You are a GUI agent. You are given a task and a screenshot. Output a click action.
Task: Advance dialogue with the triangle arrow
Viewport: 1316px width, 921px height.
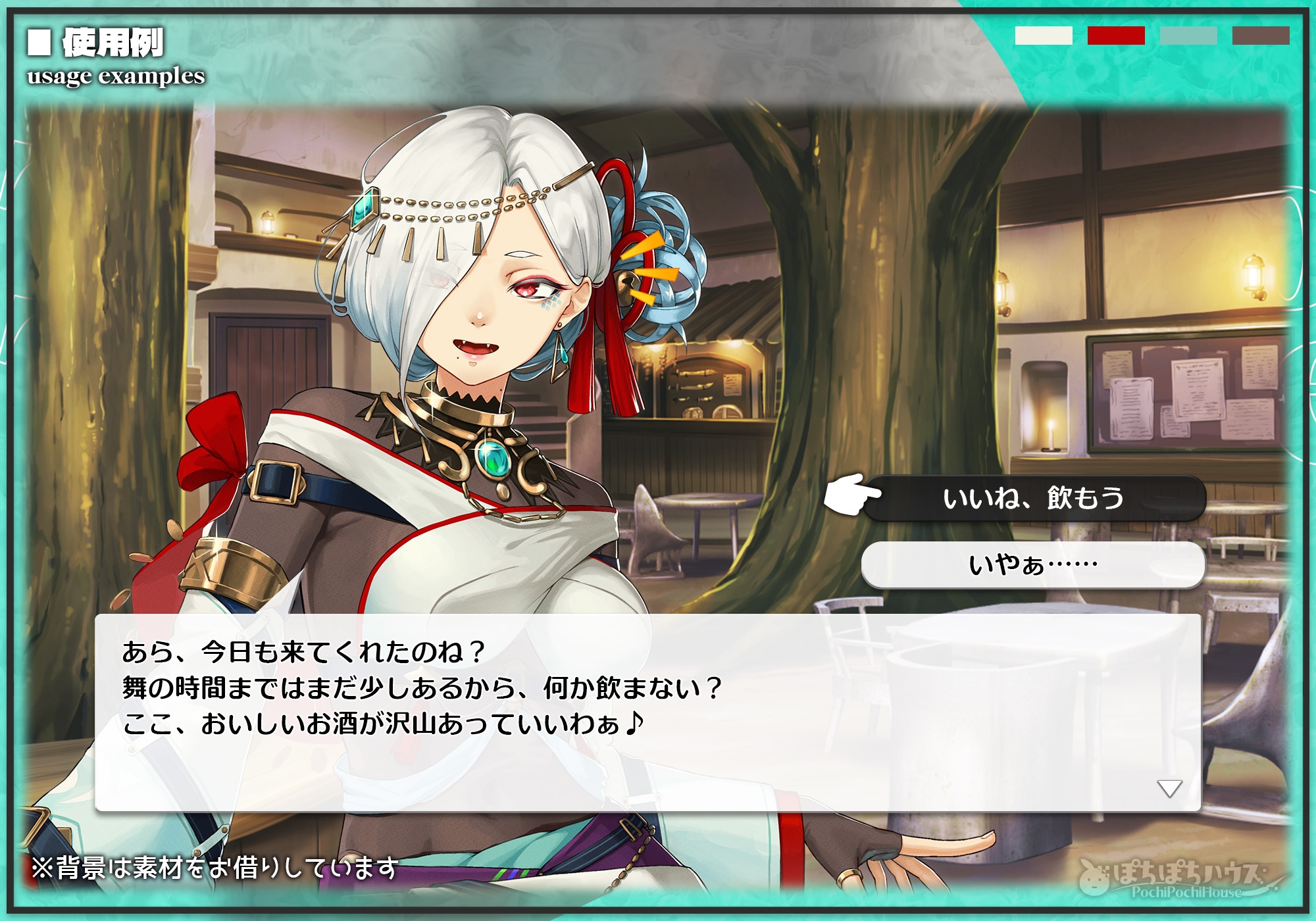(1169, 788)
